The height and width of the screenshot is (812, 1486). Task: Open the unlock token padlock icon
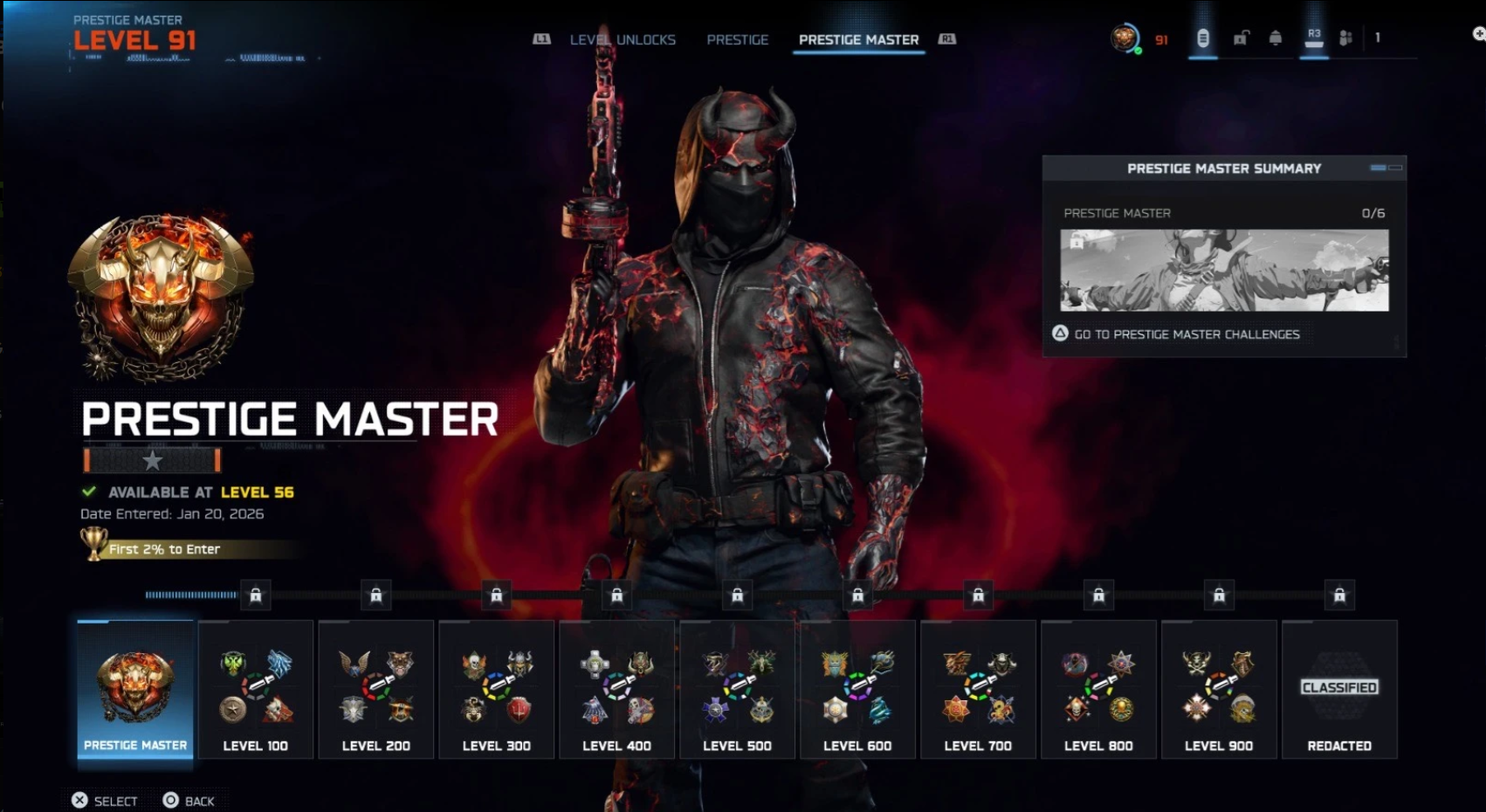coord(1239,38)
